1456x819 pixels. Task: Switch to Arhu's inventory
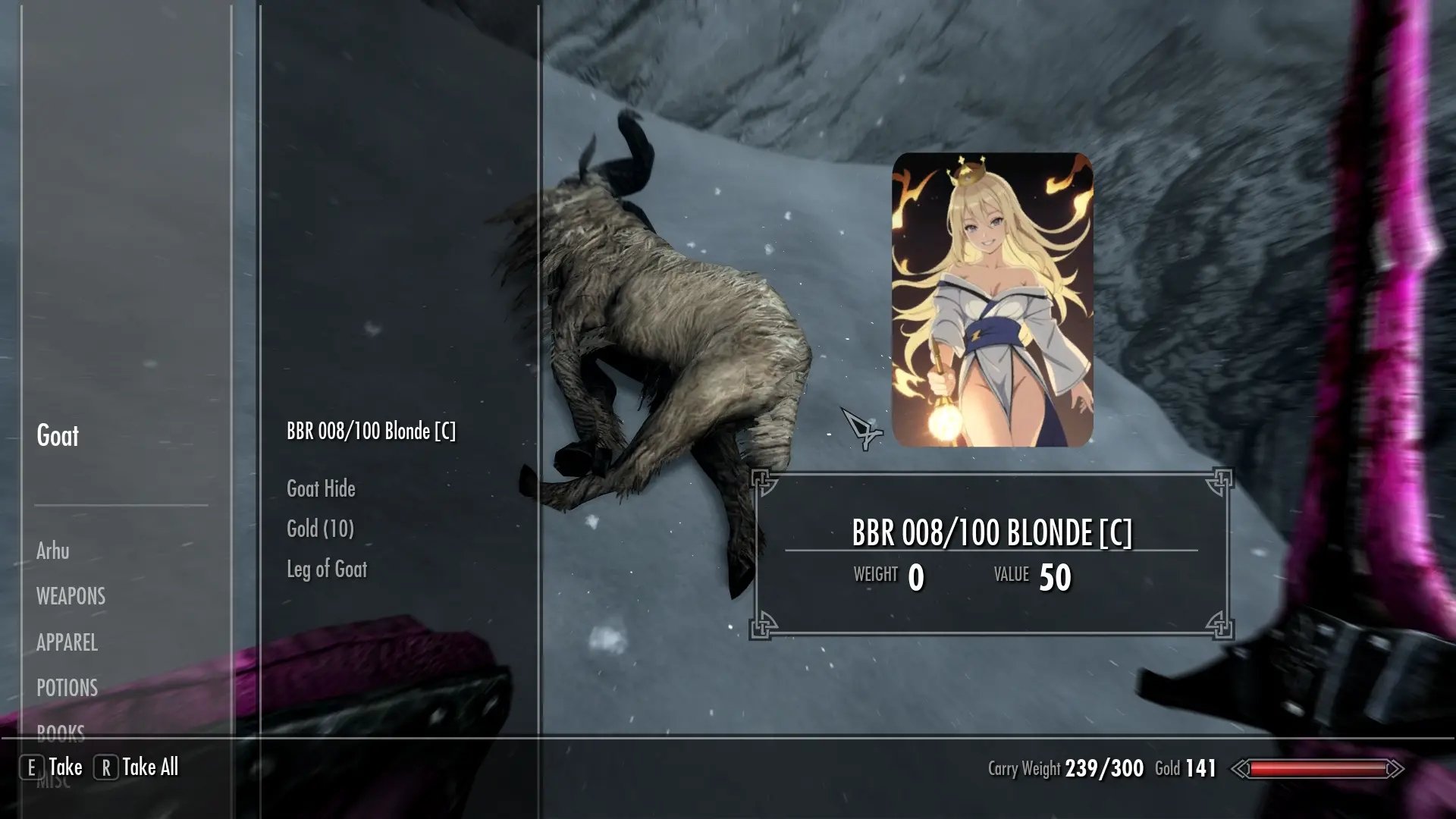point(52,551)
